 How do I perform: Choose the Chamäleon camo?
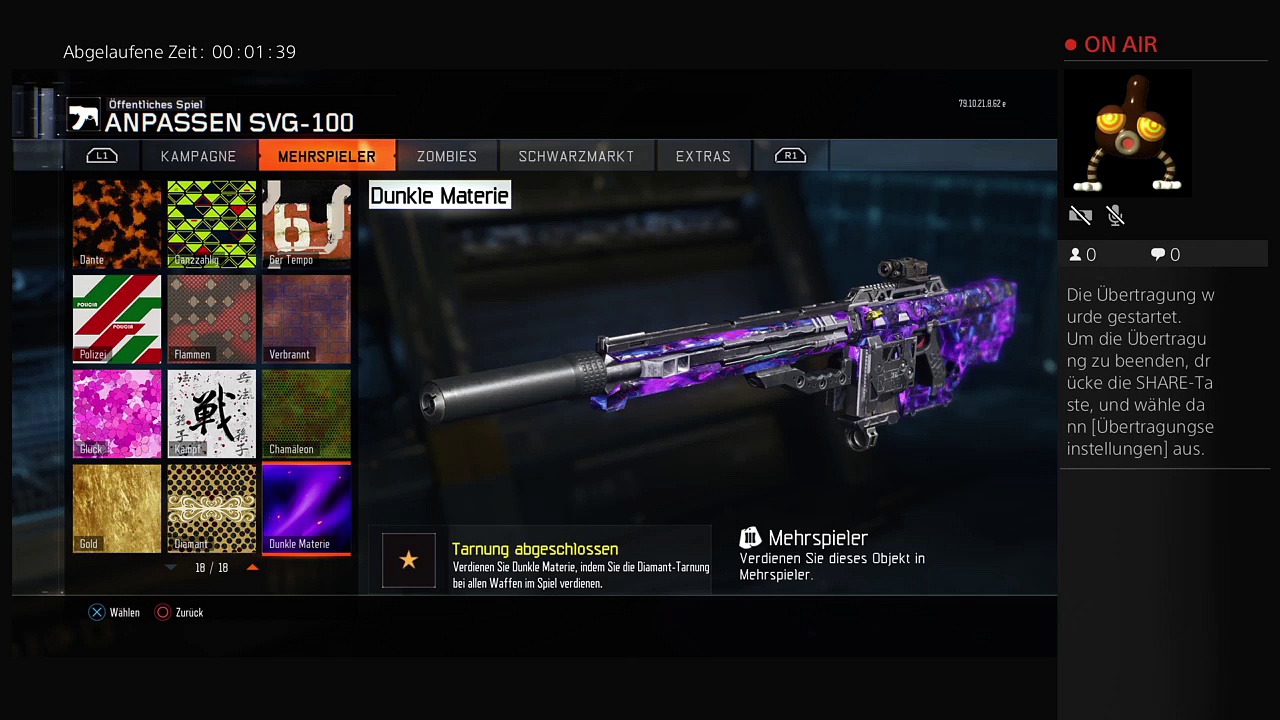coord(306,414)
